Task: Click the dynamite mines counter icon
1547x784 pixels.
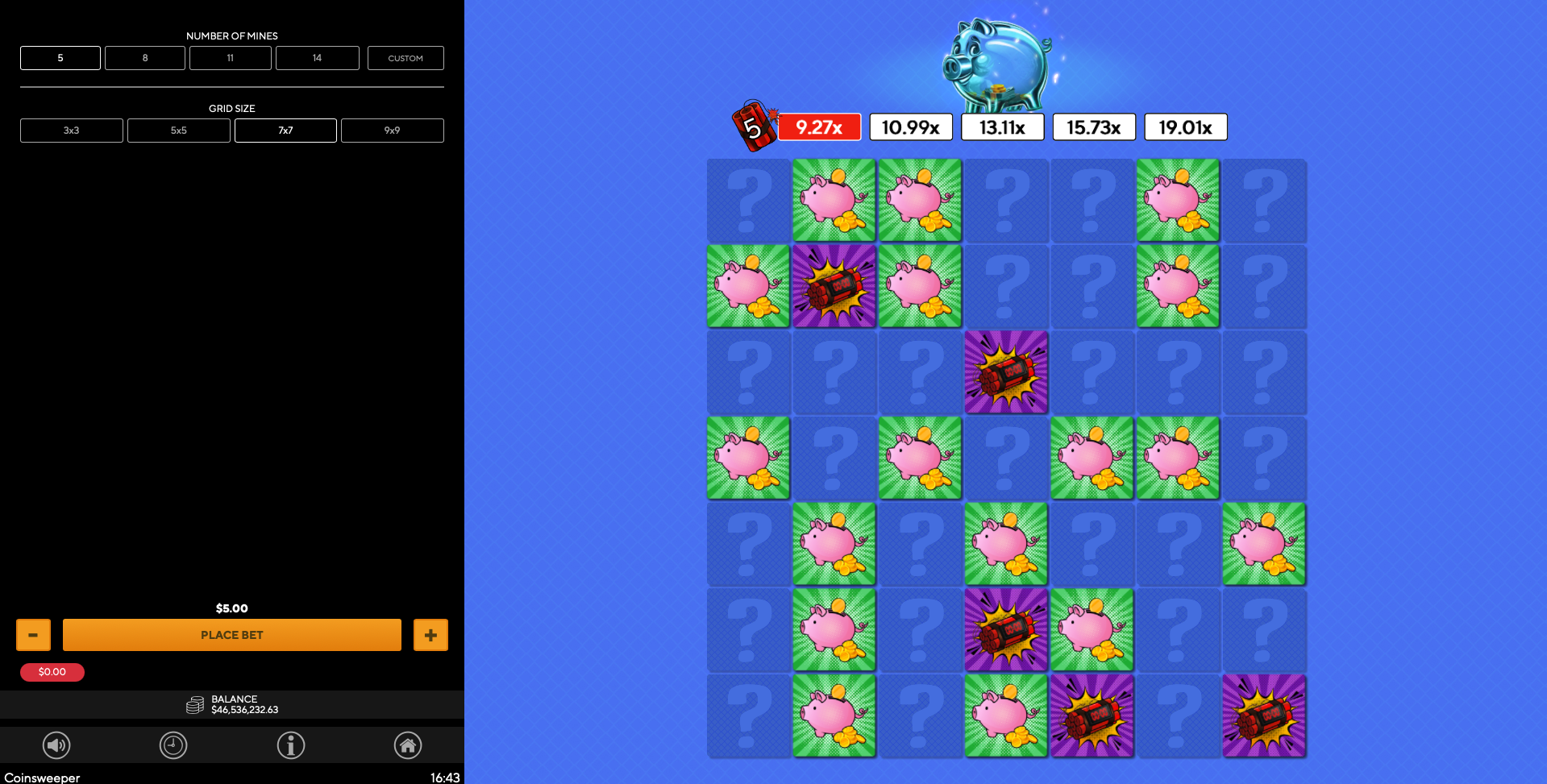Action: pos(755,126)
